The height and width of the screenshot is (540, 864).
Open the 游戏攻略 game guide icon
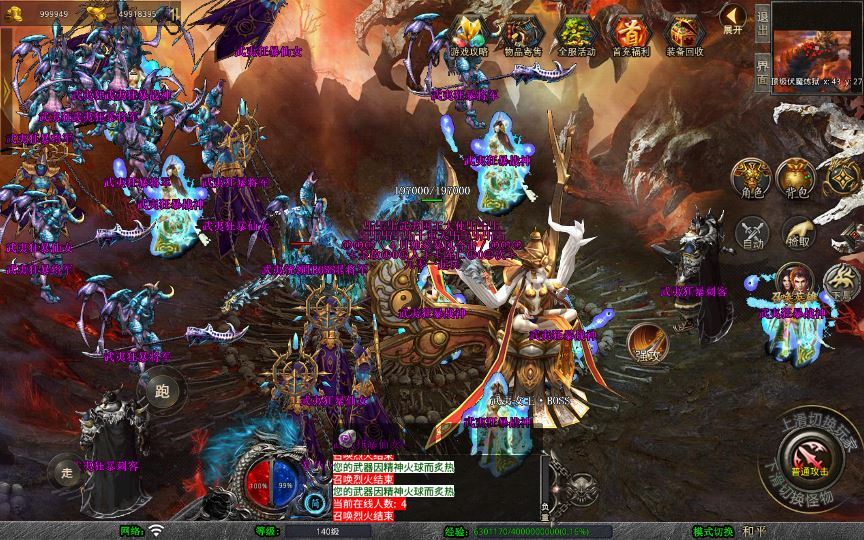(x=468, y=36)
